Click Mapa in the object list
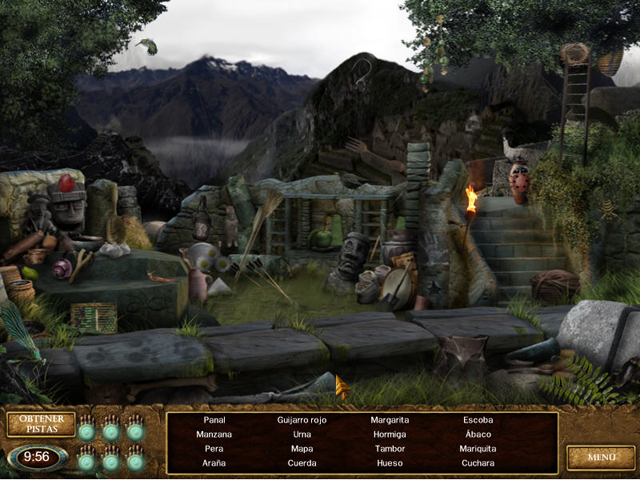This screenshot has height=480, width=640. [301, 449]
